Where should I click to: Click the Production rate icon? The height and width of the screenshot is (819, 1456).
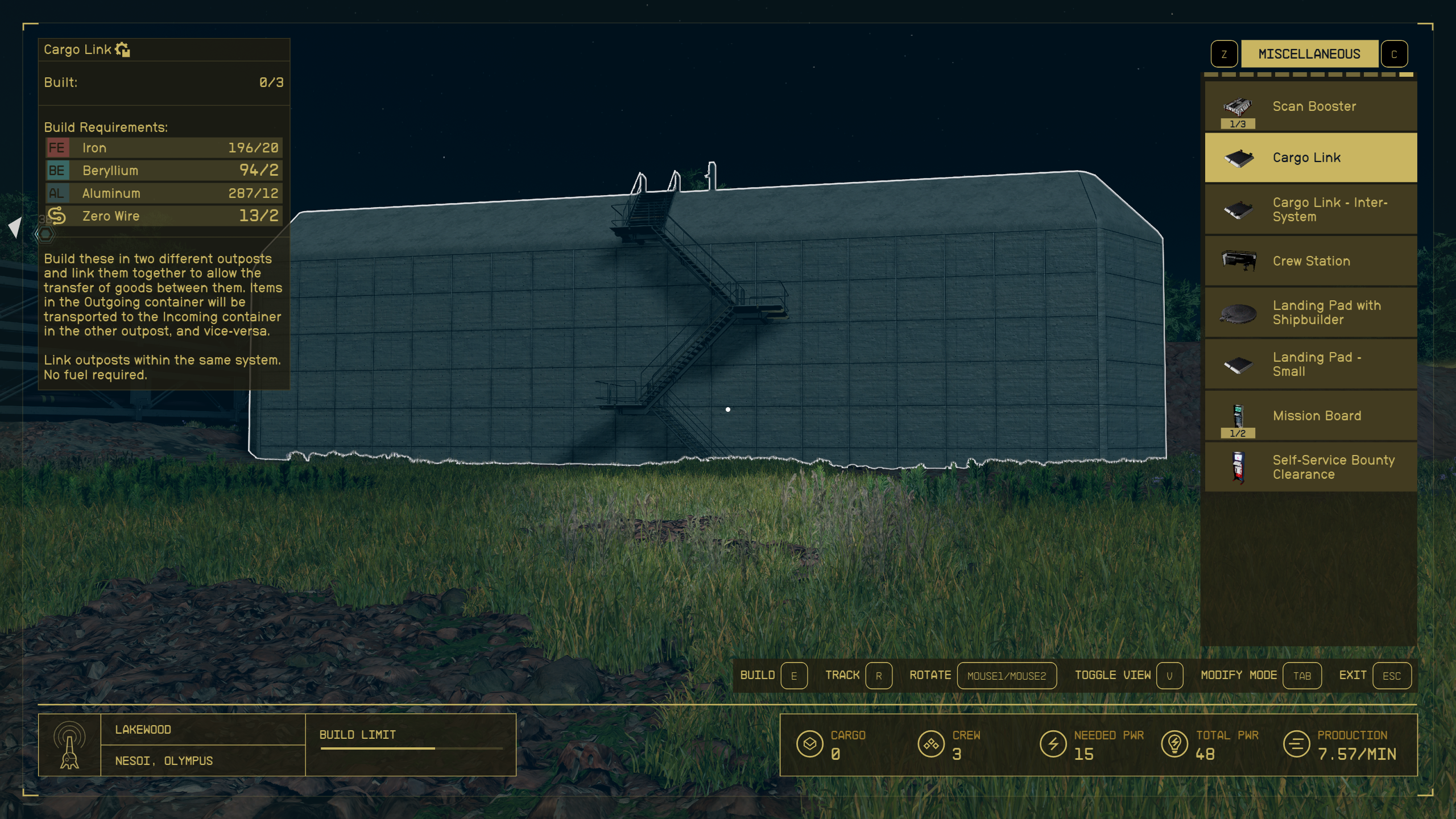tap(1298, 743)
